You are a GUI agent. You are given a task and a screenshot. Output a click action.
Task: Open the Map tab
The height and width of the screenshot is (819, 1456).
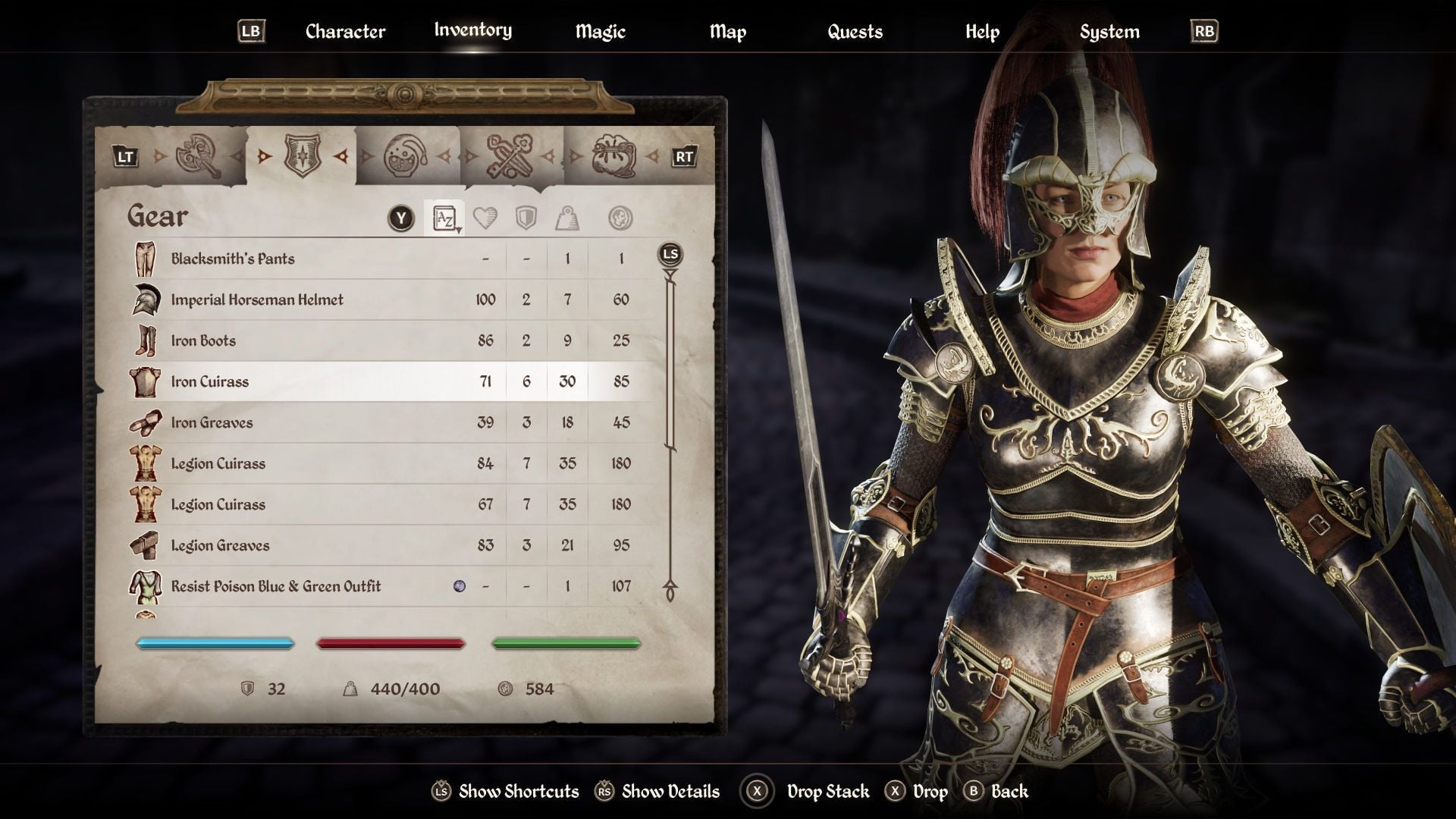click(x=727, y=32)
